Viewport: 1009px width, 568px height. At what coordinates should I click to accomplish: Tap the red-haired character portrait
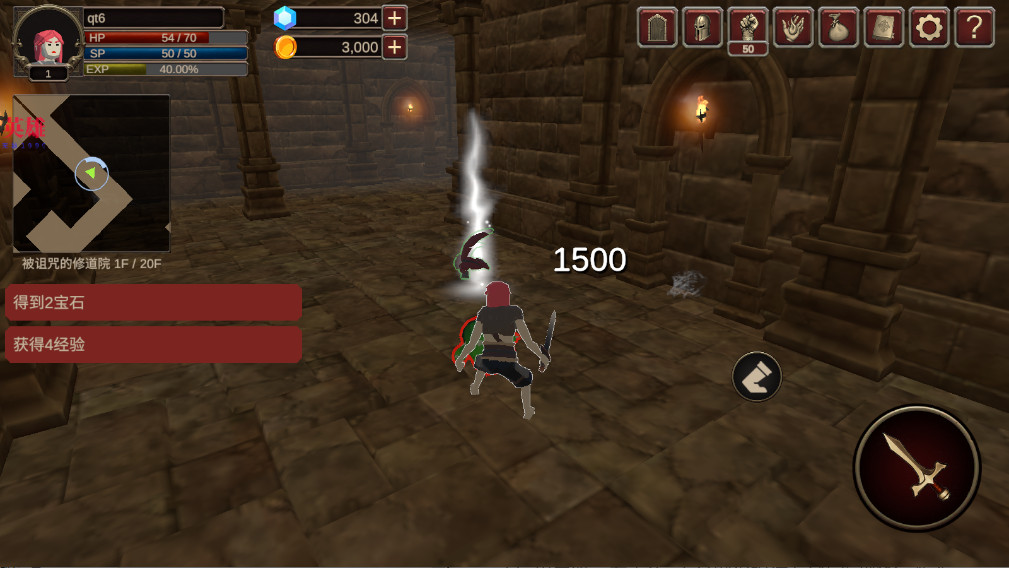[48, 40]
